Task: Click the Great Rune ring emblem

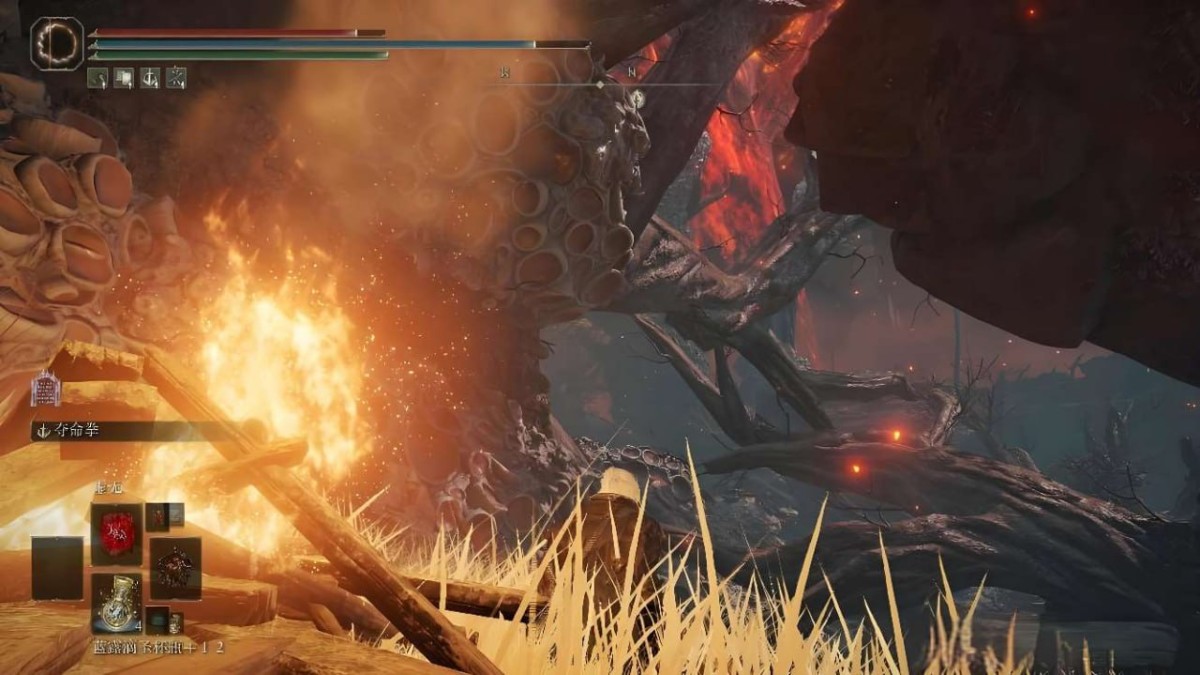Action: tap(57, 44)
